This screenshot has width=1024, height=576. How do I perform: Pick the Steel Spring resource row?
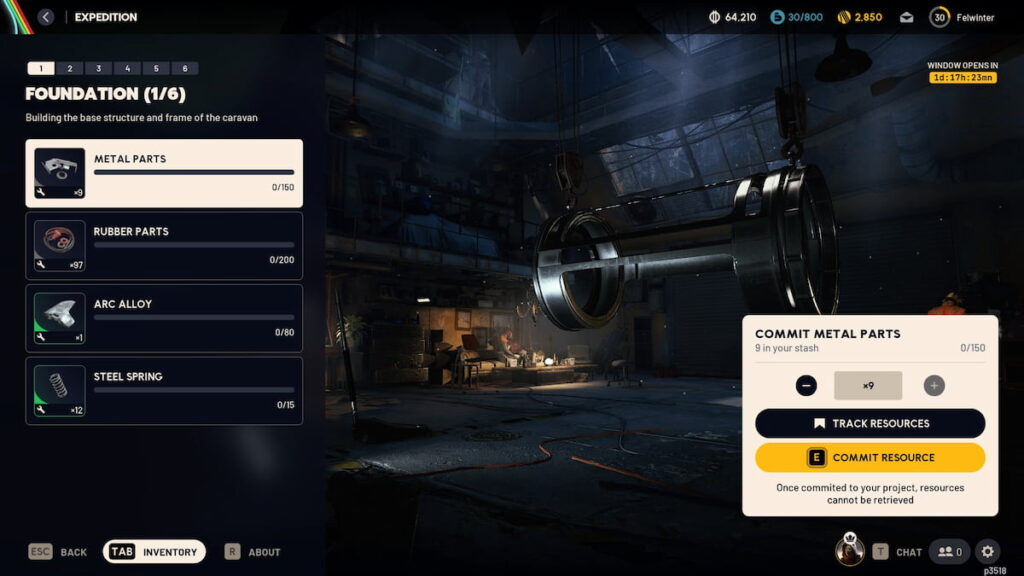click(164, 390)
